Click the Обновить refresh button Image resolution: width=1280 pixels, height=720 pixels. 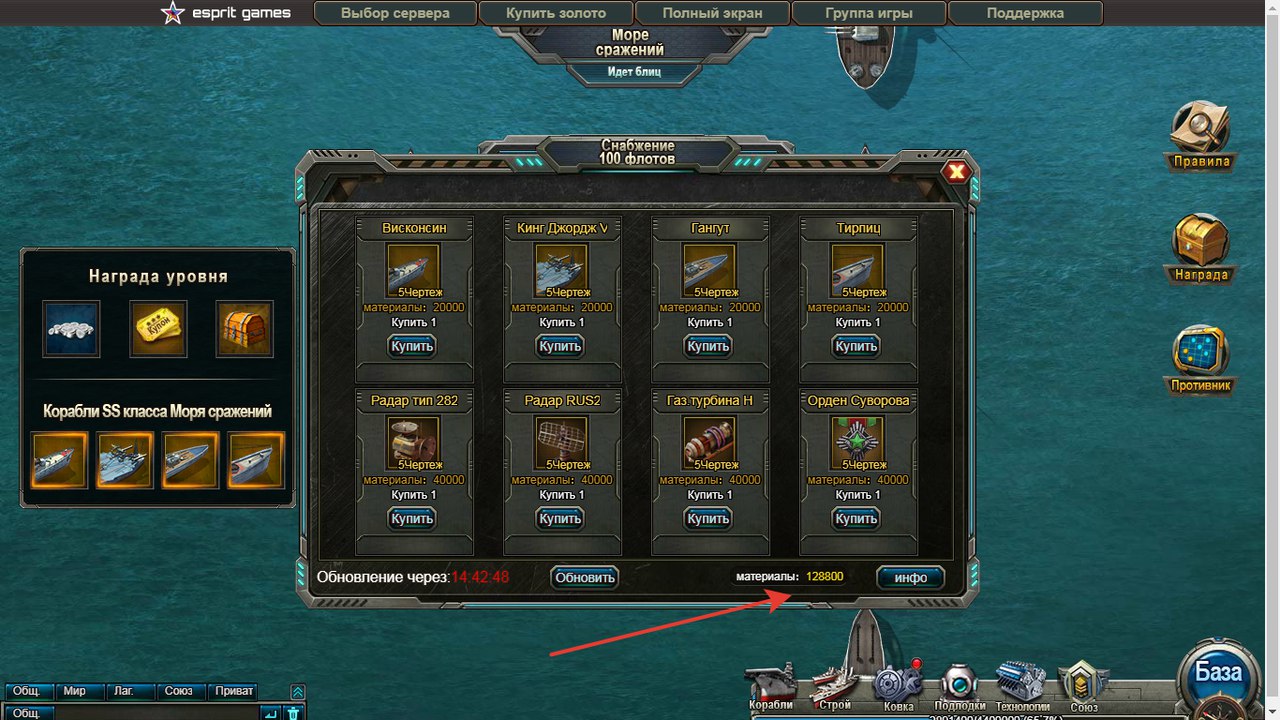585,577
